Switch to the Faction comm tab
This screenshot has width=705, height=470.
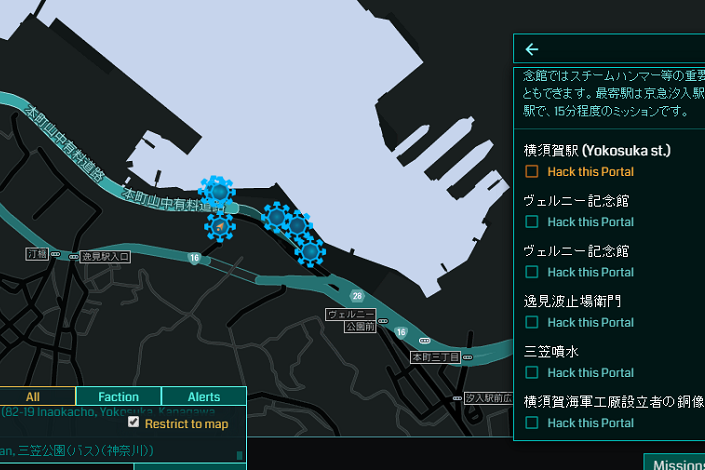point(118,397)
